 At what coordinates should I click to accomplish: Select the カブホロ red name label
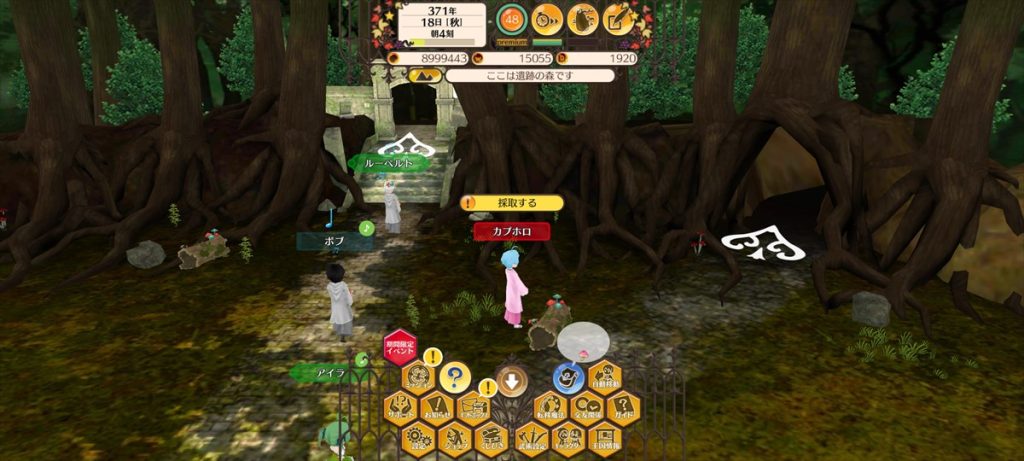click(x=511, y=231)
